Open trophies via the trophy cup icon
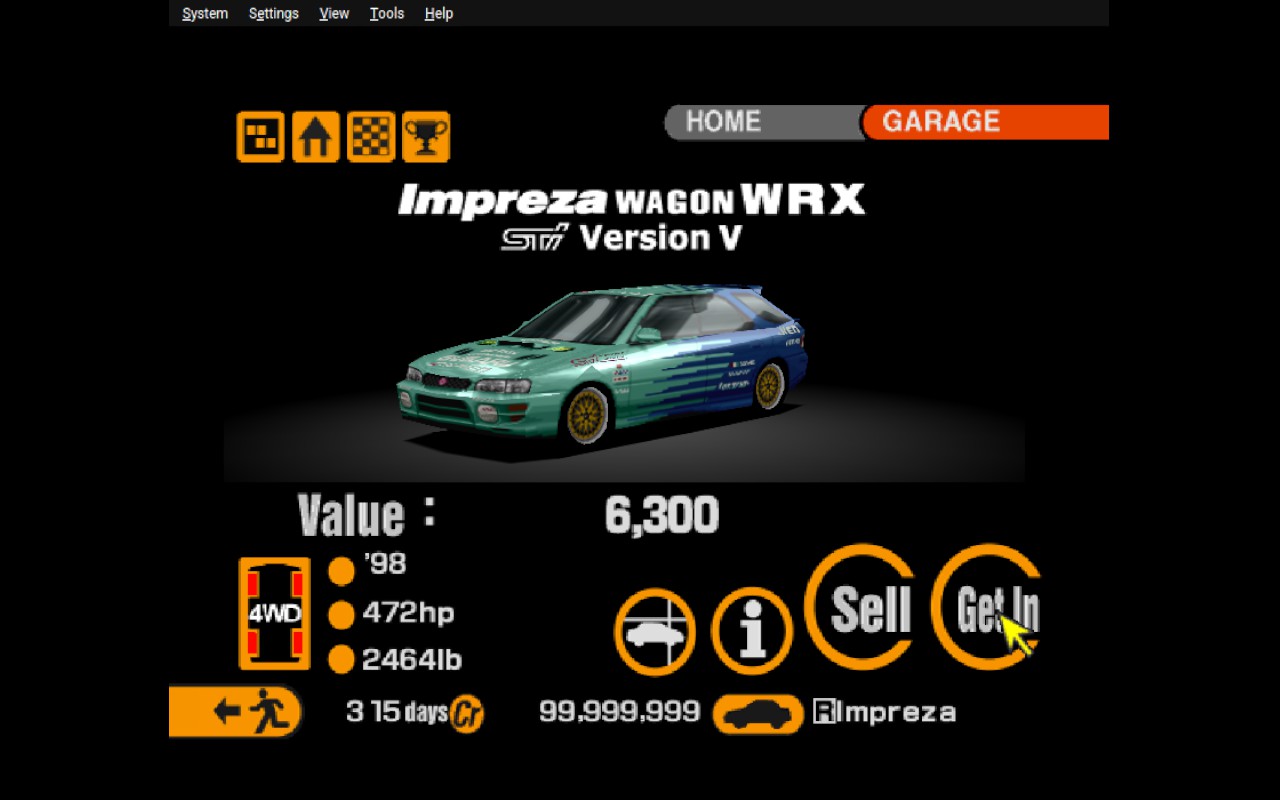 (x=426, y=137)
